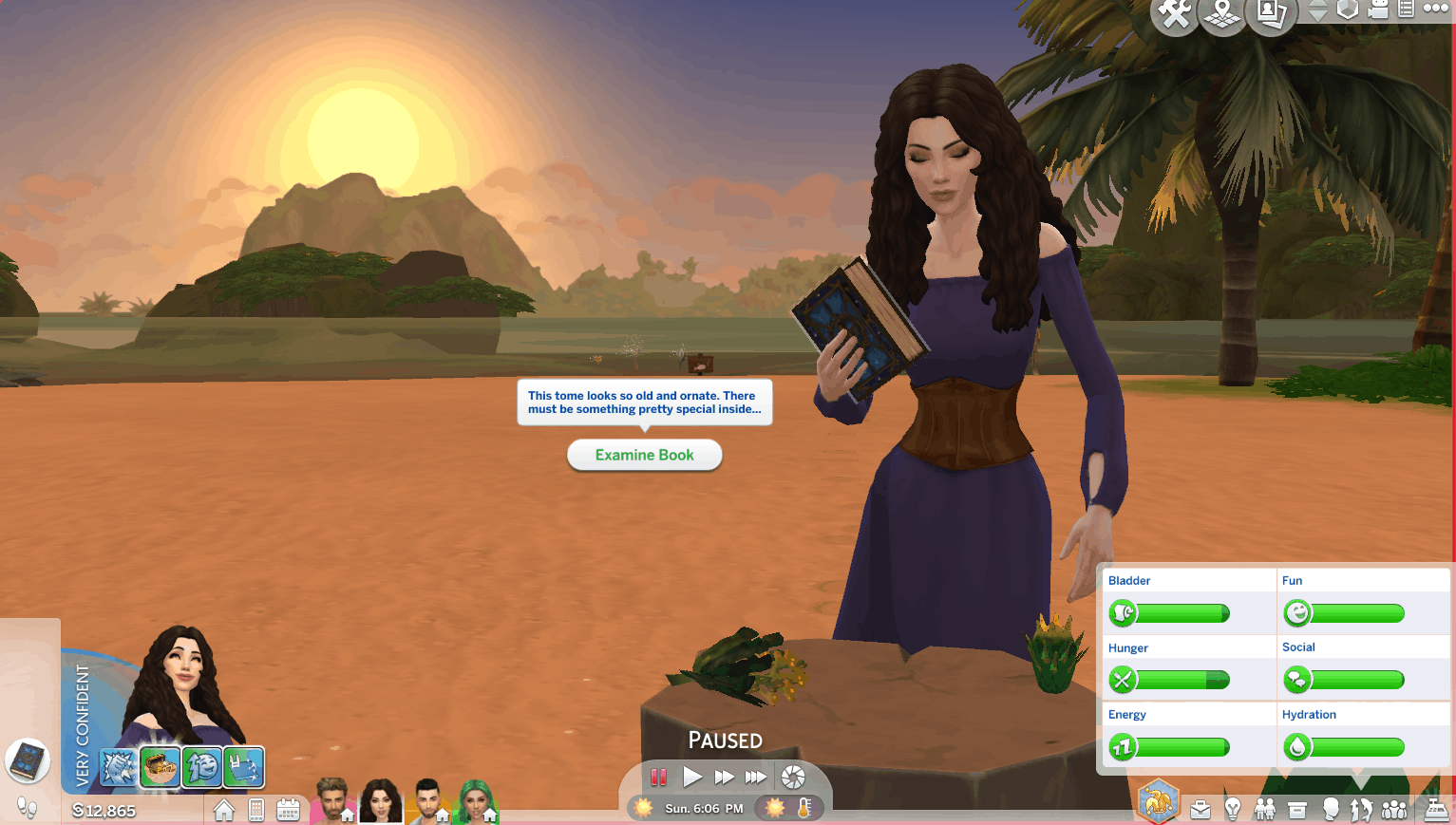1456x825 pixels.
Task: Choose the Examine Book option
Action: 644,455
